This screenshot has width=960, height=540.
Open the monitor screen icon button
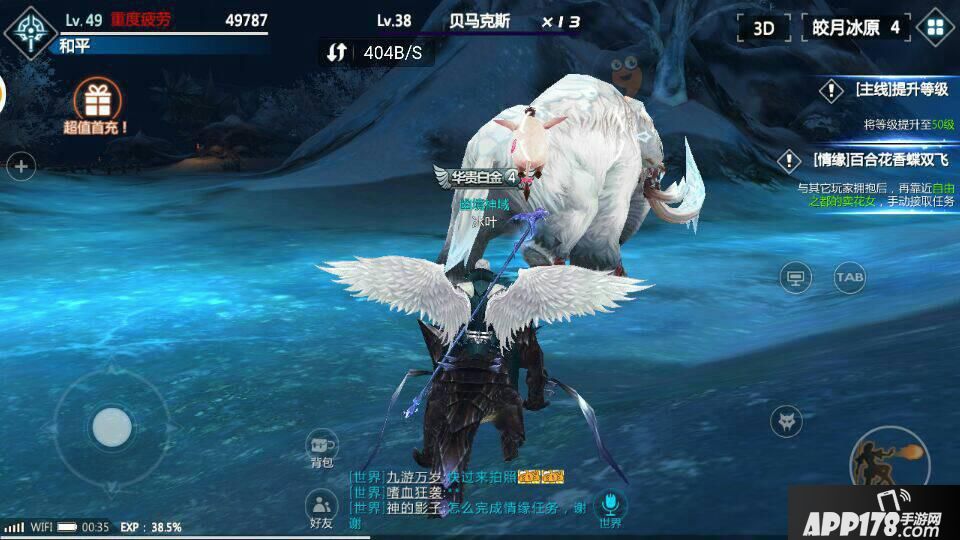click(796, 277)
